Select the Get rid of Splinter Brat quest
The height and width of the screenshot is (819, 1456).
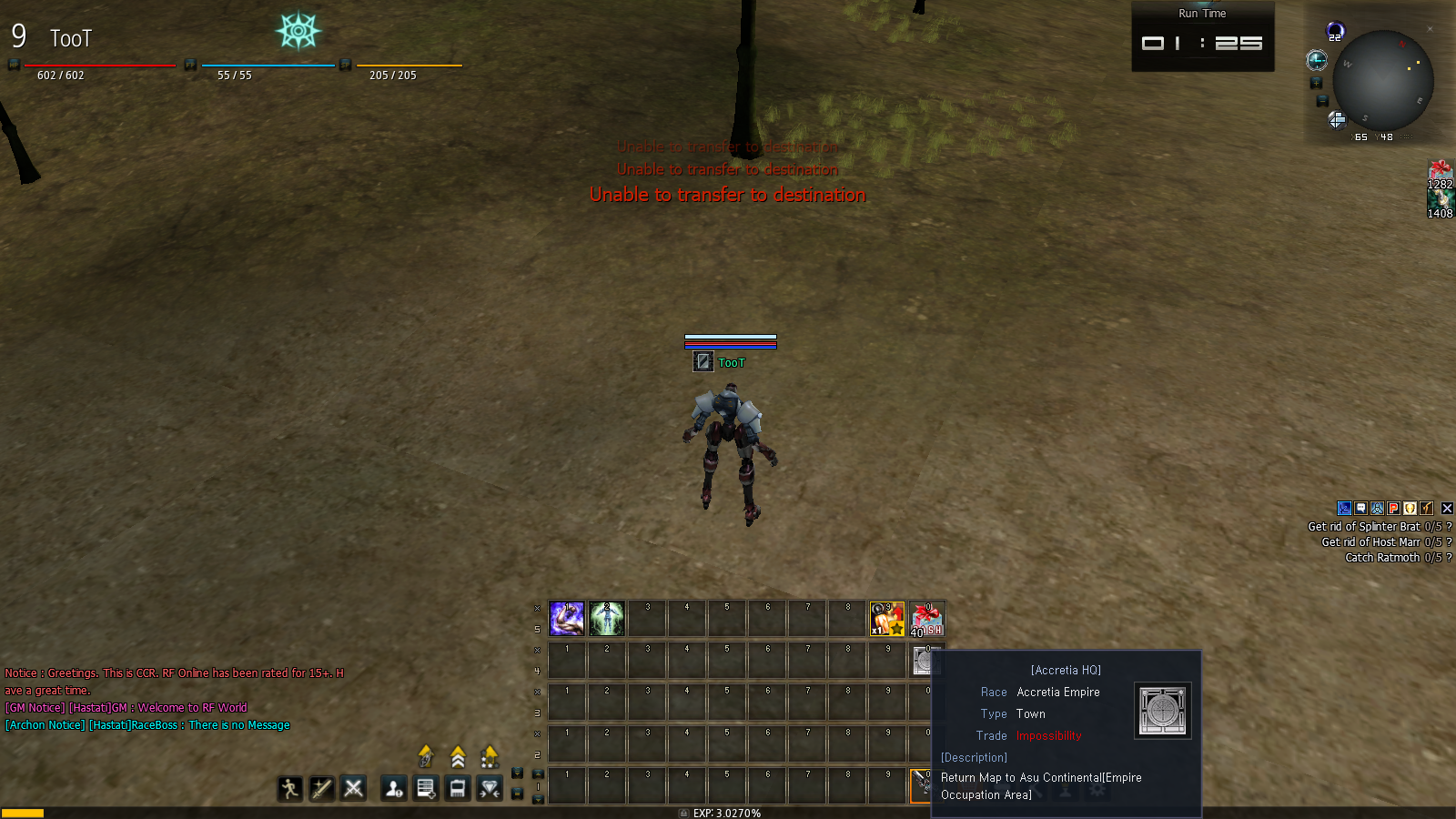tap(1363, 527)
